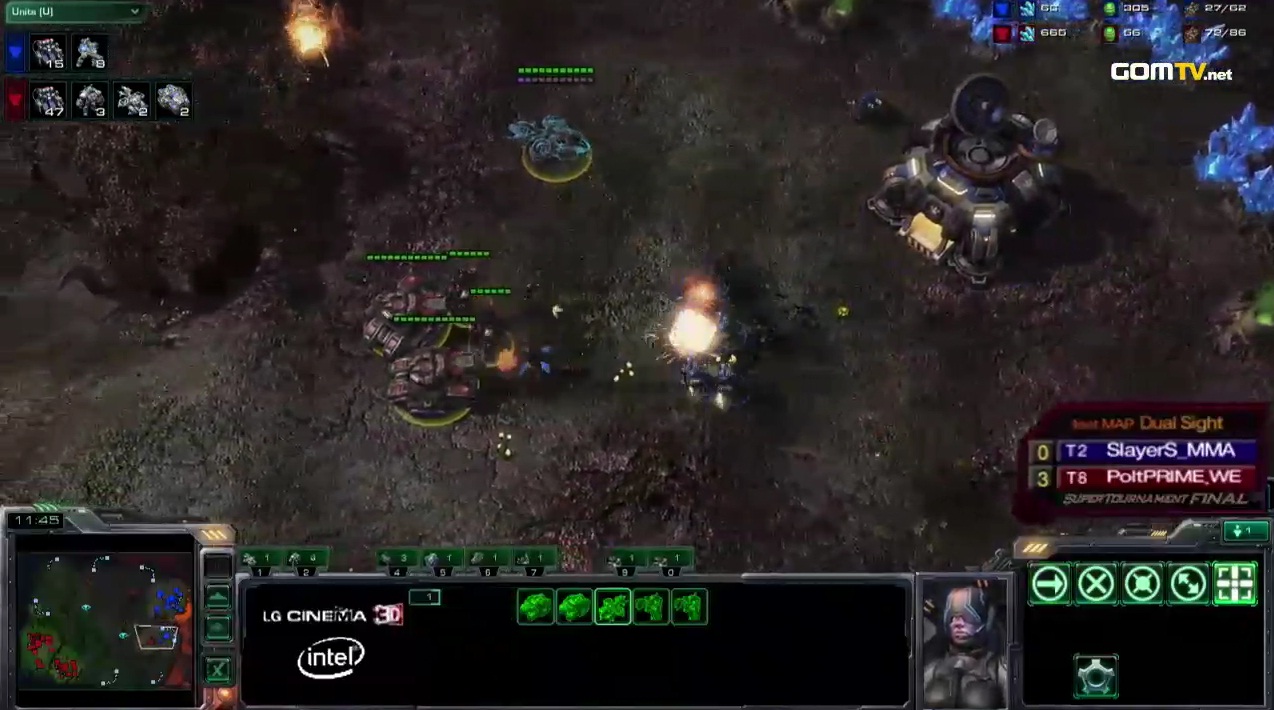The height and width of the screenshot is (710, 1274).
Task: Choose control group 7 tab
Action: pos(533,562)
